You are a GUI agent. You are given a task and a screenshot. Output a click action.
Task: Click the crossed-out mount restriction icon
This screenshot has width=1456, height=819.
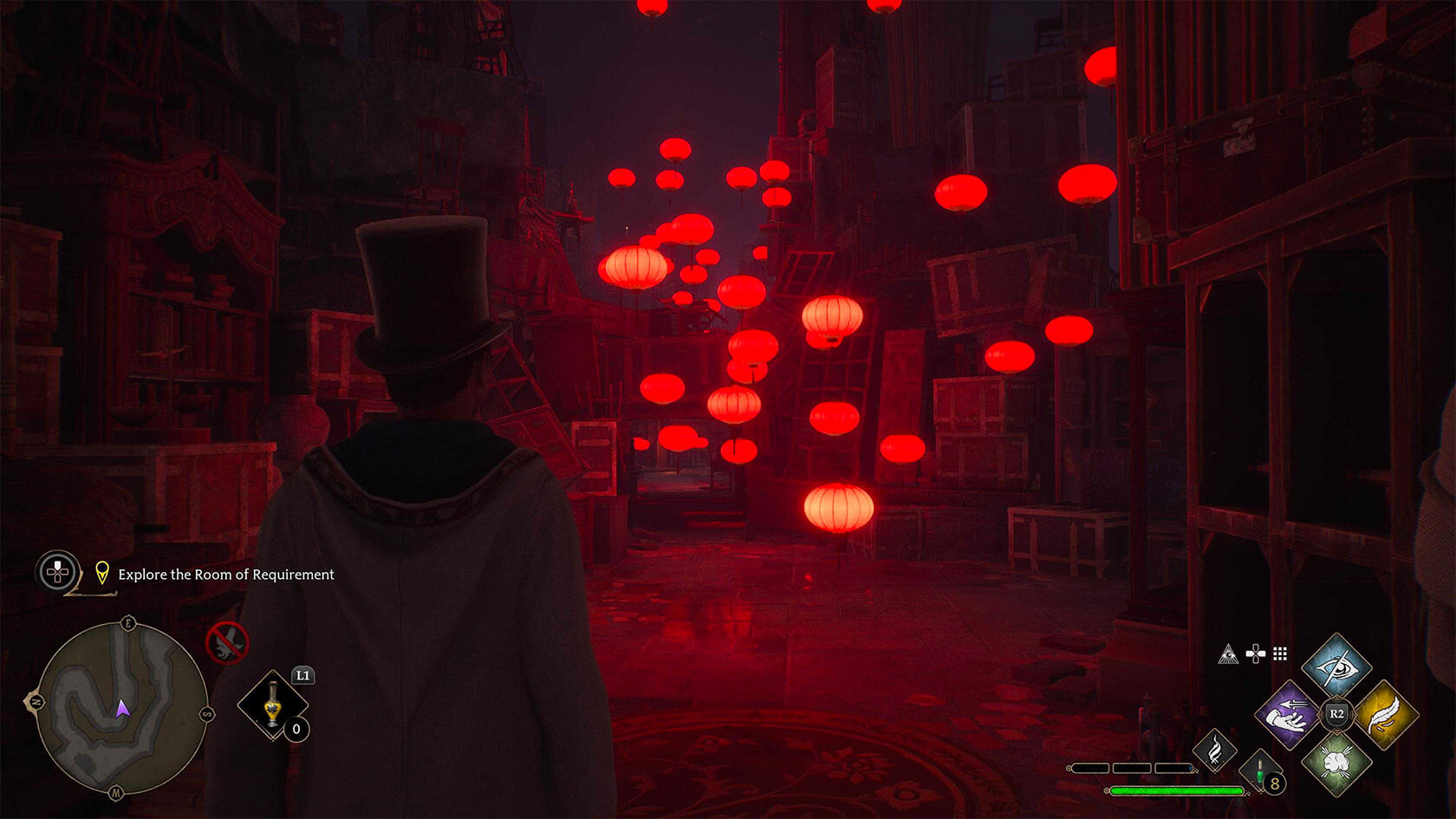[x=227, y=643]
